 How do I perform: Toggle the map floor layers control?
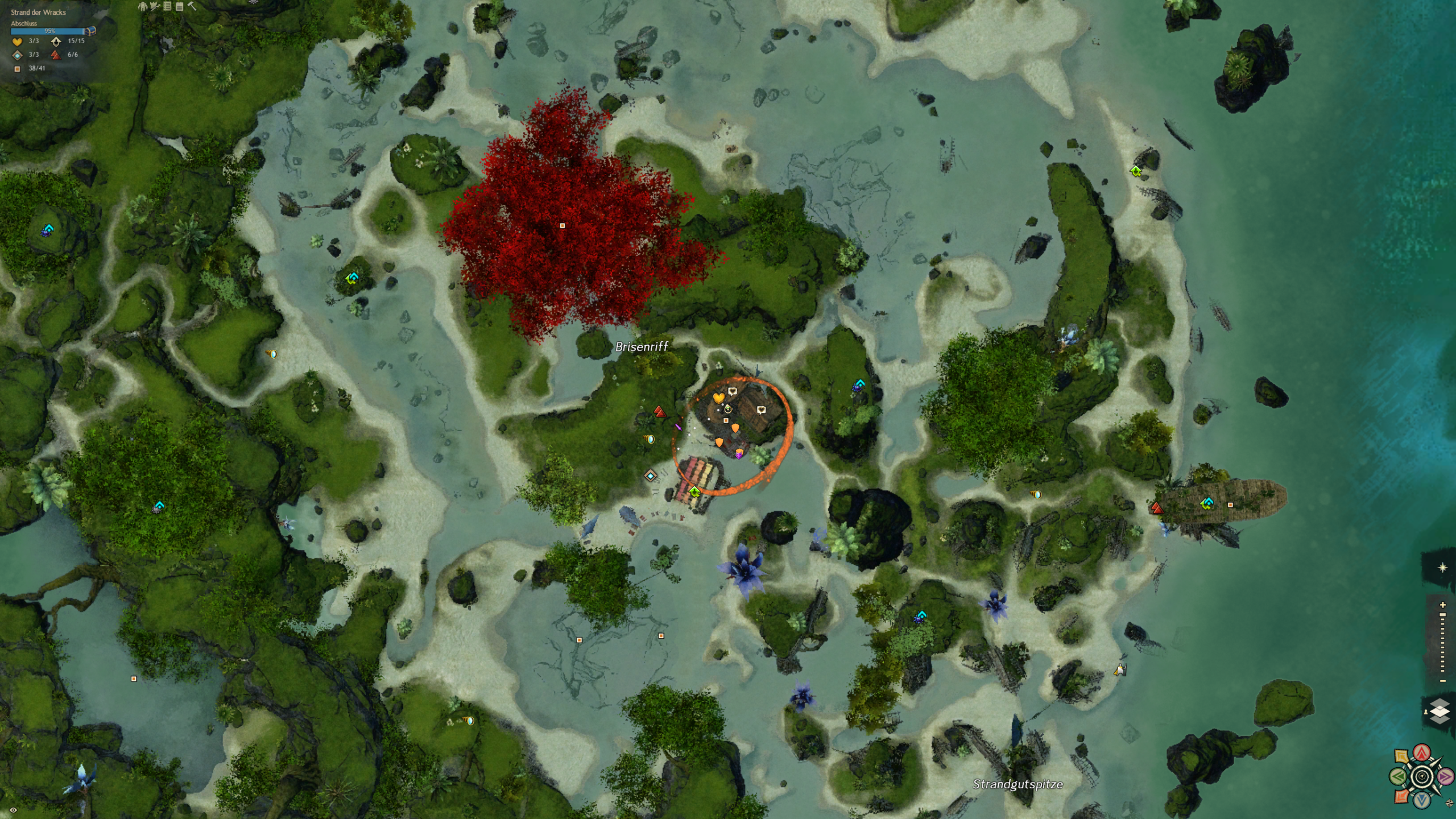pos(1440,711)
